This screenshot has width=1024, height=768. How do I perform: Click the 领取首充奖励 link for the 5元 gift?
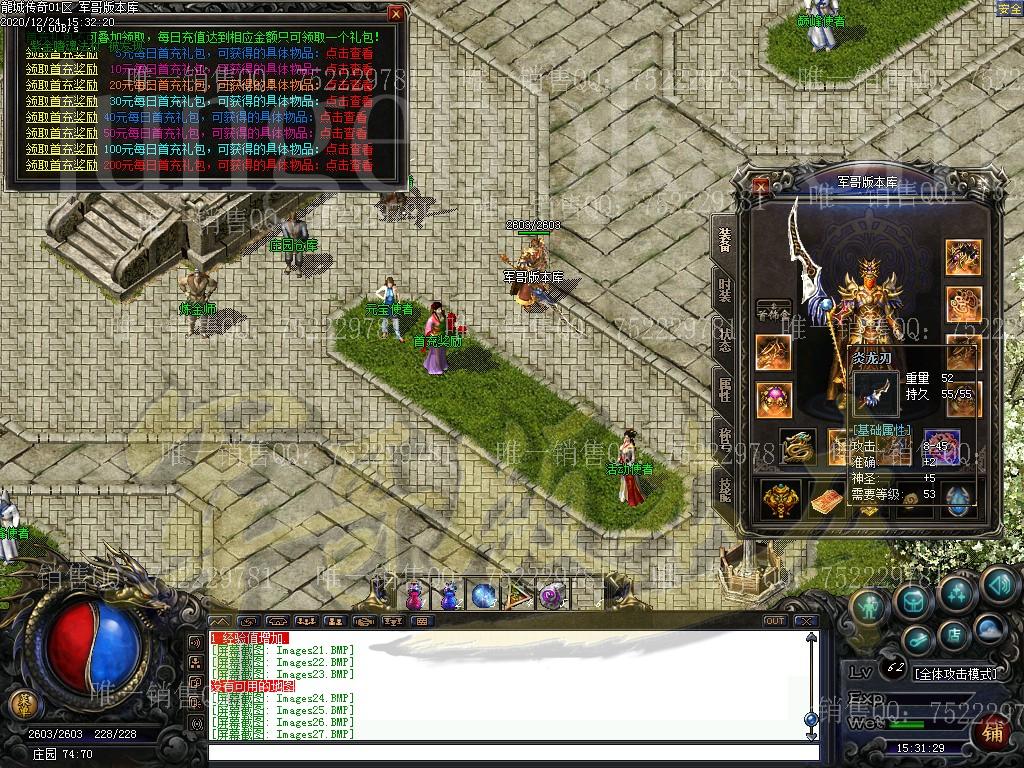61,53
